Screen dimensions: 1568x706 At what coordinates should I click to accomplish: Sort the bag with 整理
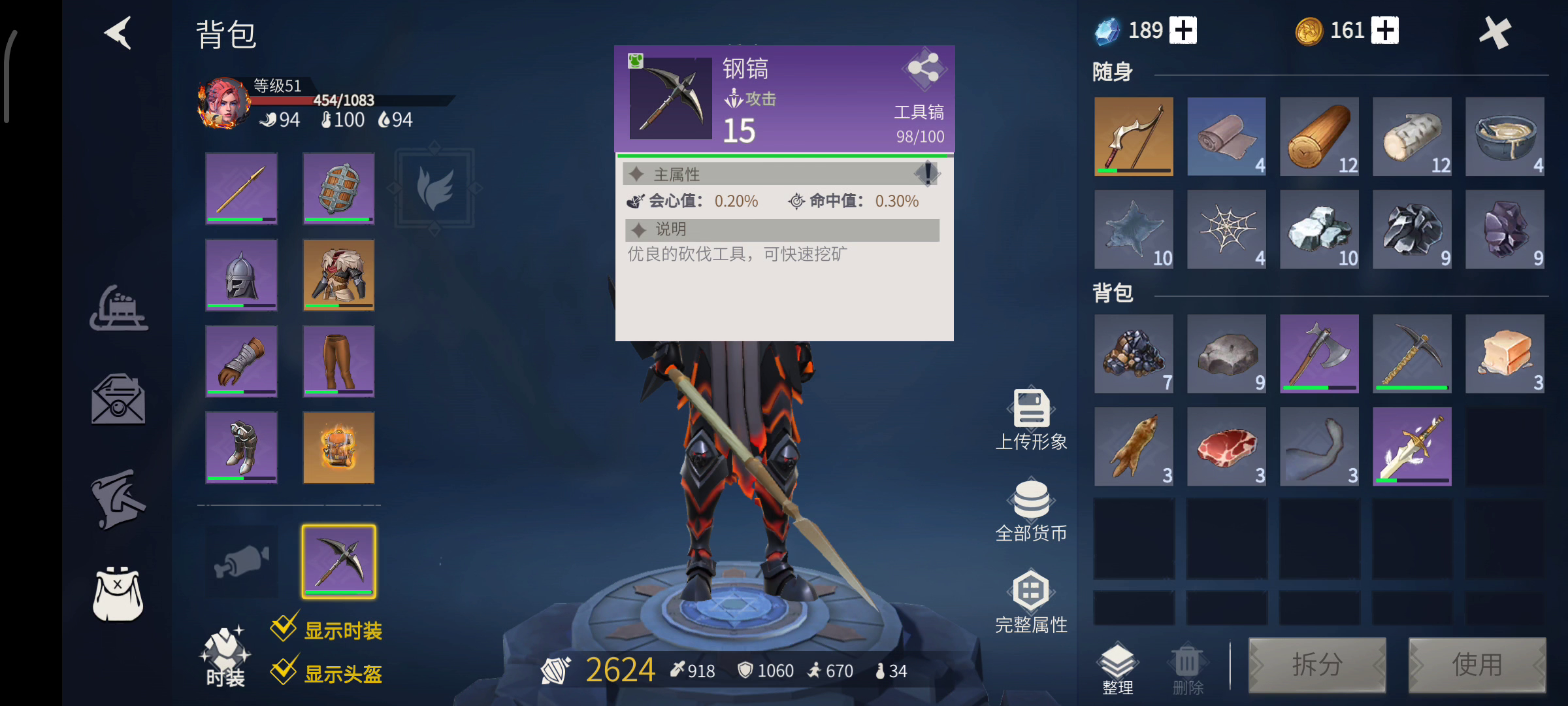click(x=1118, y=668)
